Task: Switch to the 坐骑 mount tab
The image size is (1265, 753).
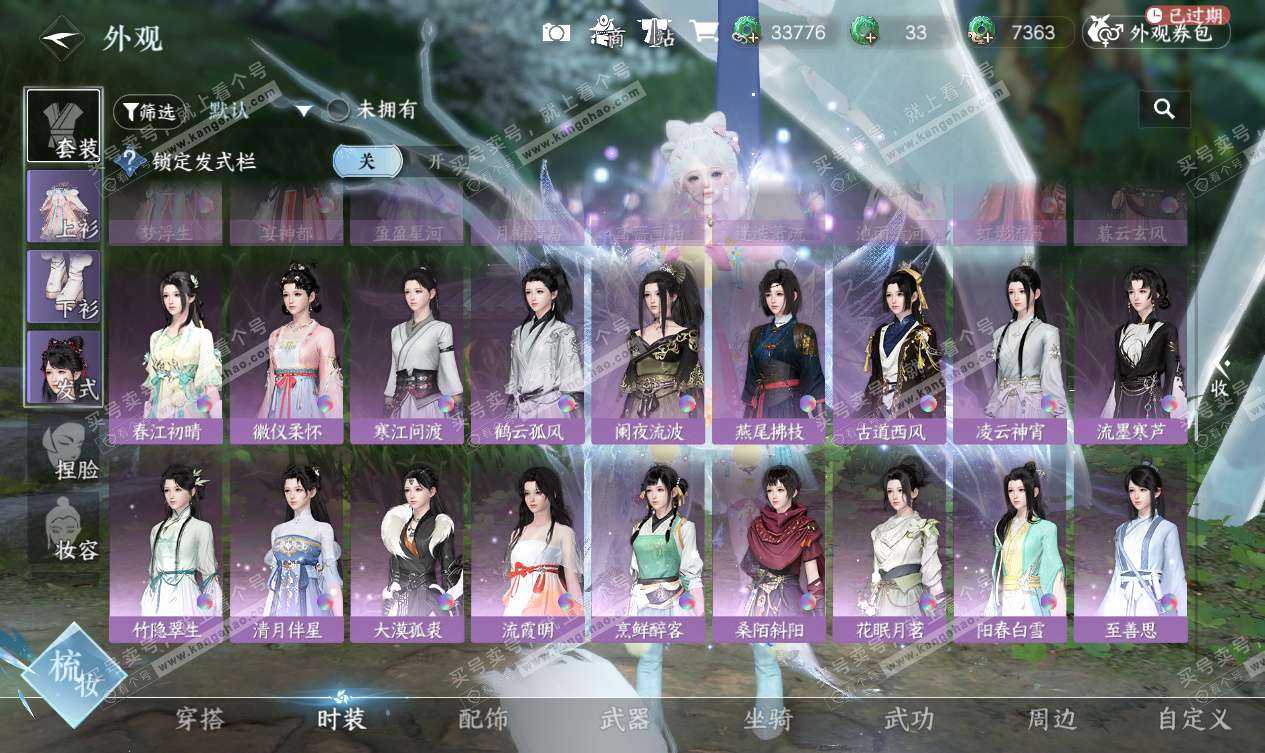Action: [x=768, y=718]
